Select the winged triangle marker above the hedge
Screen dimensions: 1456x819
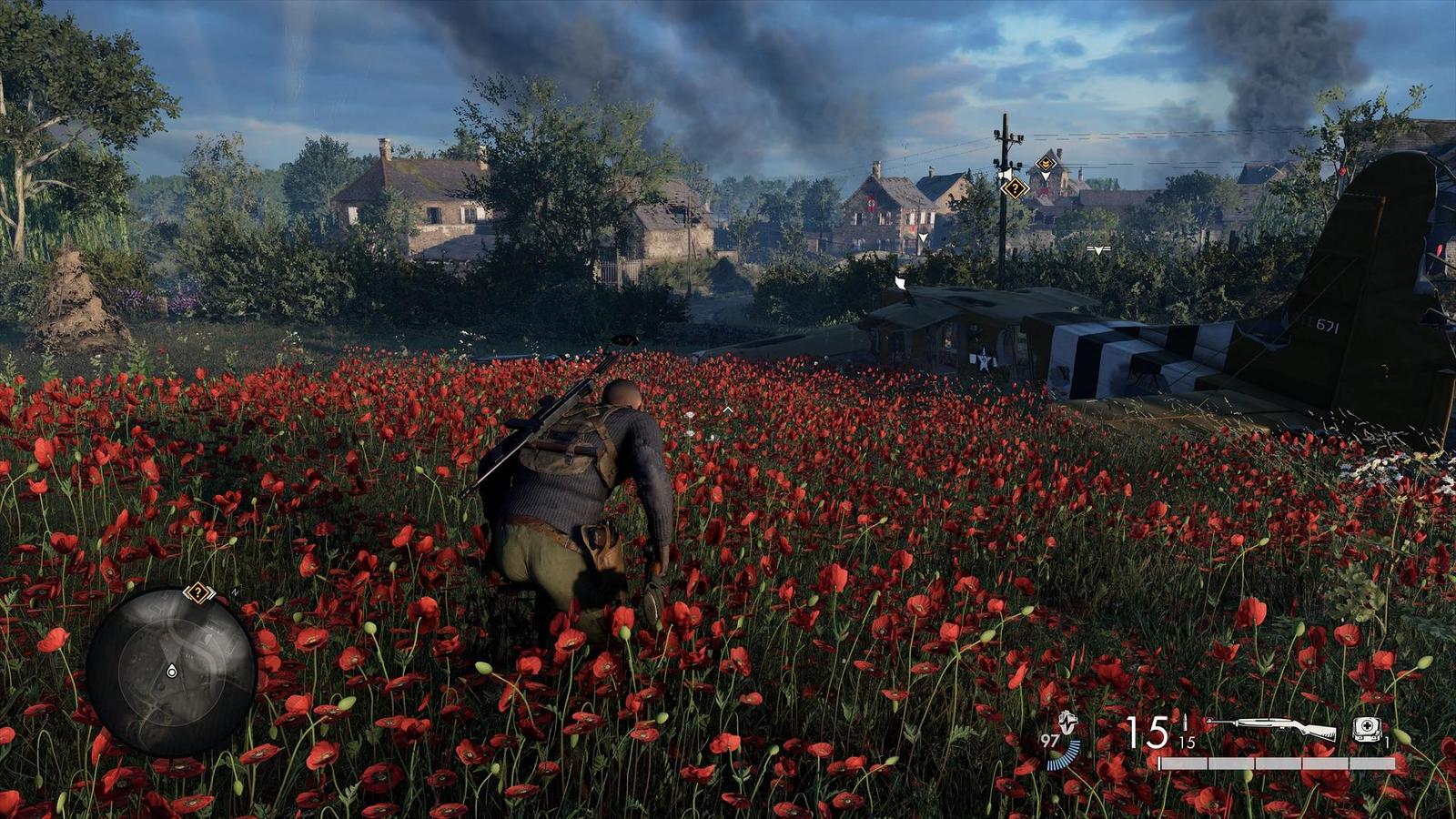coord(1098,248)
